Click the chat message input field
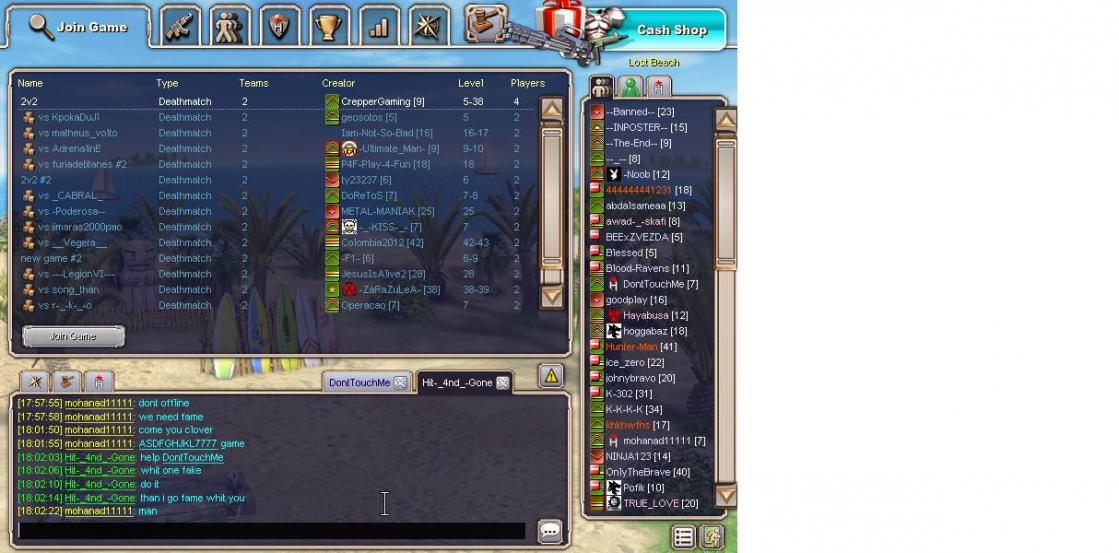Image resolution: width=1119 pixels, height=553 pixels. (x=272, y=531)
